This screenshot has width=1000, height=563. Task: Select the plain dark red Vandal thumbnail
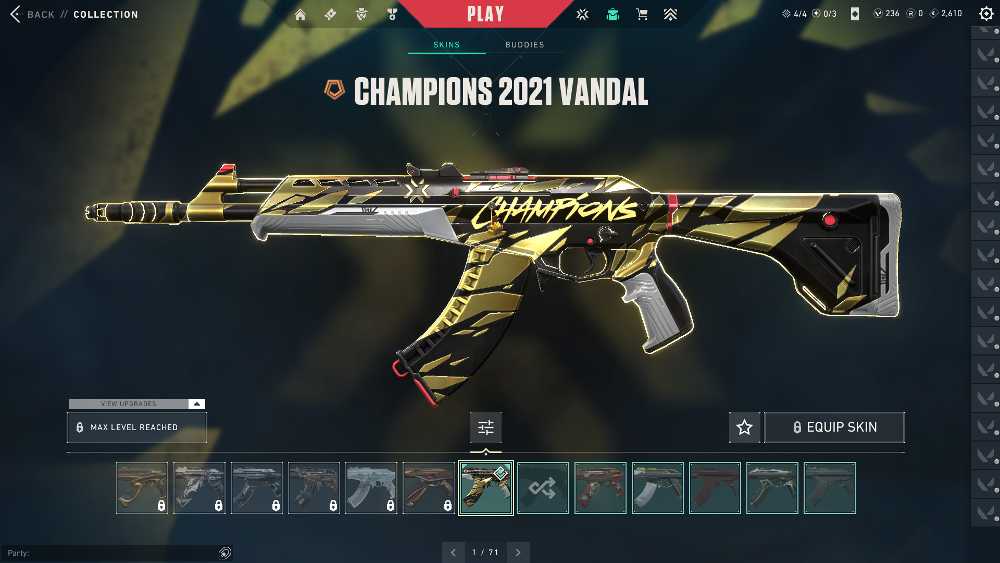point(715,488)
